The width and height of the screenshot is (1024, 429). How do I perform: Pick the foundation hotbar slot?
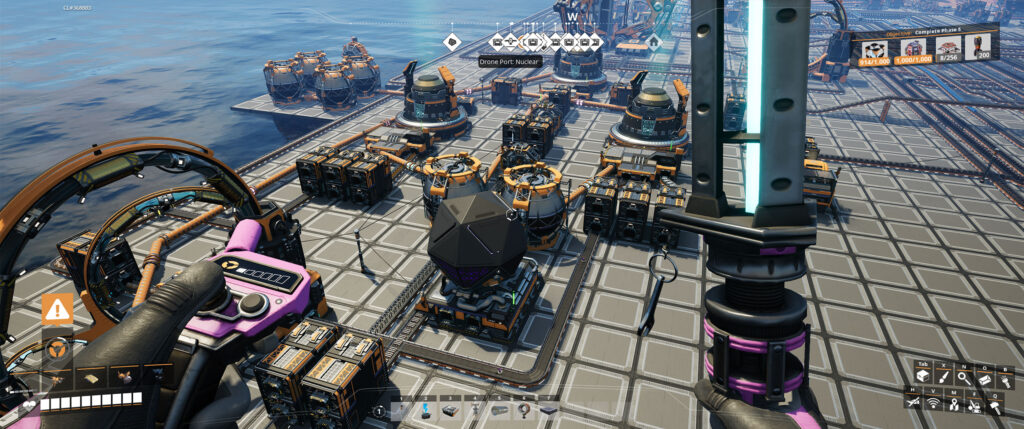(x=548, y=410)
